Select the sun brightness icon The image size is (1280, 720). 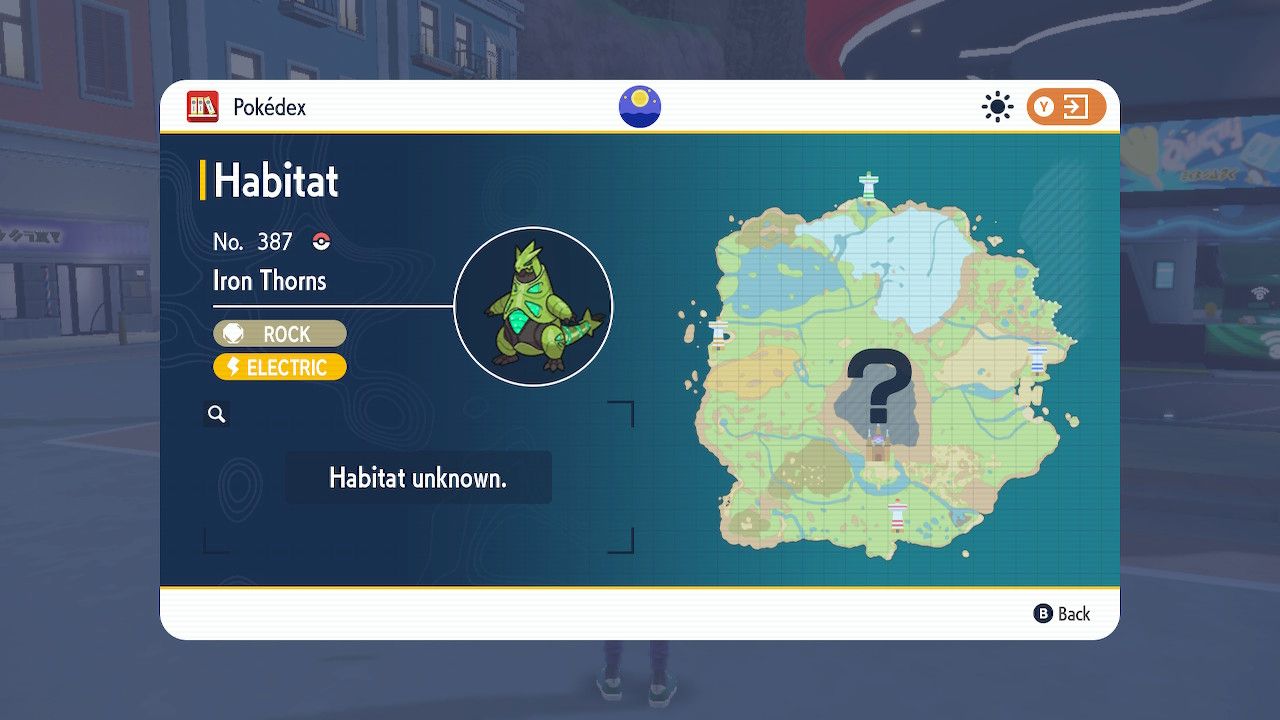click(x=997, y=104)
